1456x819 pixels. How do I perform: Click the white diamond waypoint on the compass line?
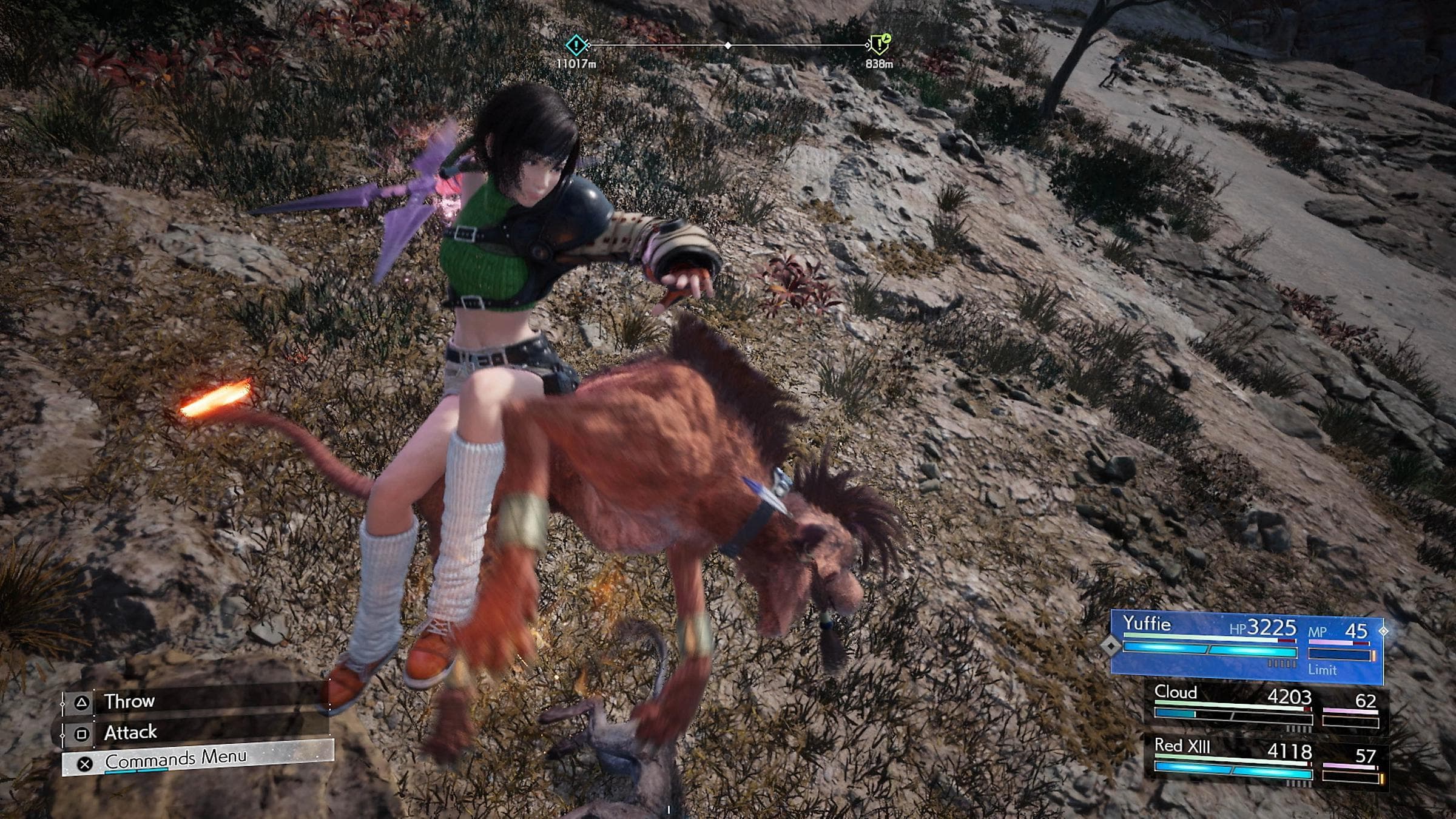pos(727,45)
